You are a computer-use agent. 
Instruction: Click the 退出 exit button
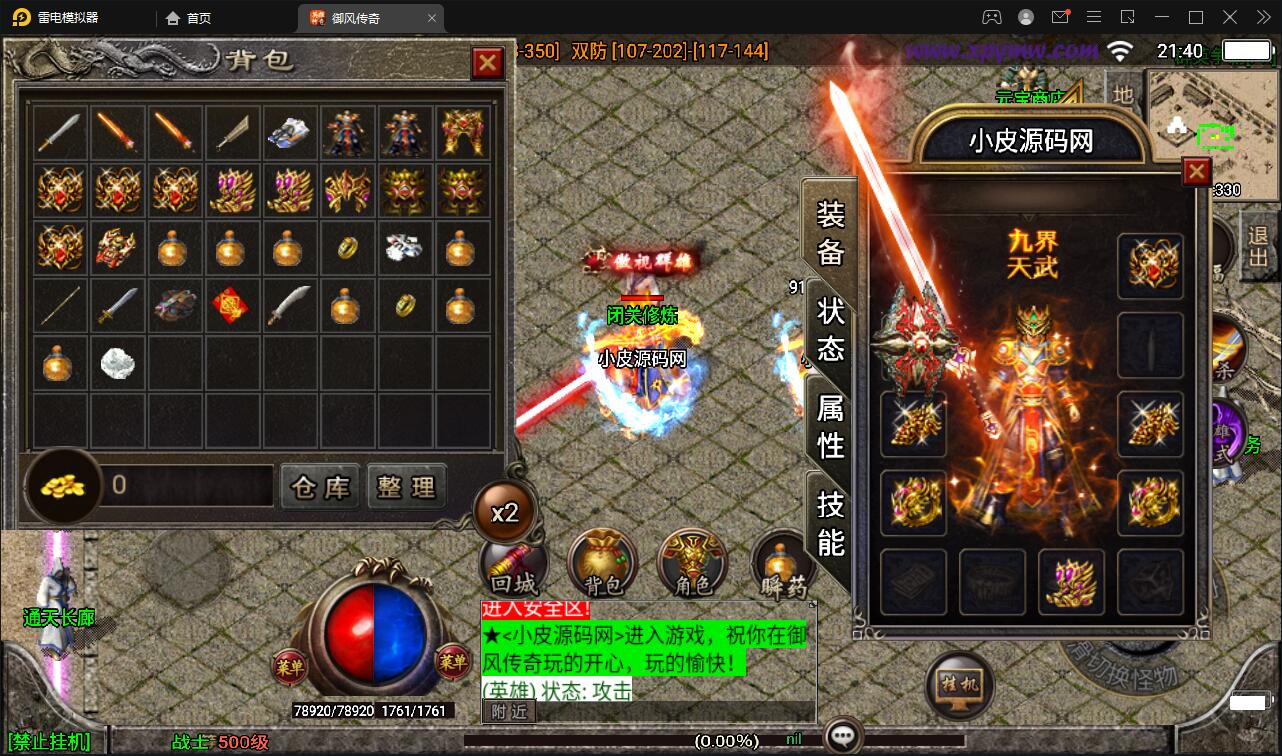1258,246
